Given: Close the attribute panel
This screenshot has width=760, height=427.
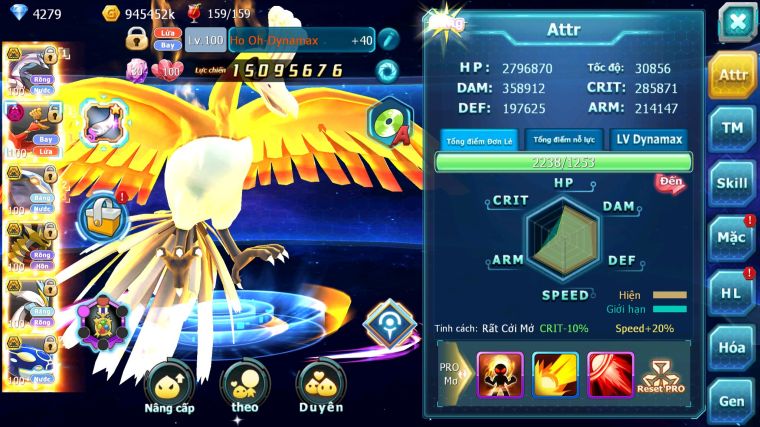Looking at the screenshot, I should [x=737, y=20].
